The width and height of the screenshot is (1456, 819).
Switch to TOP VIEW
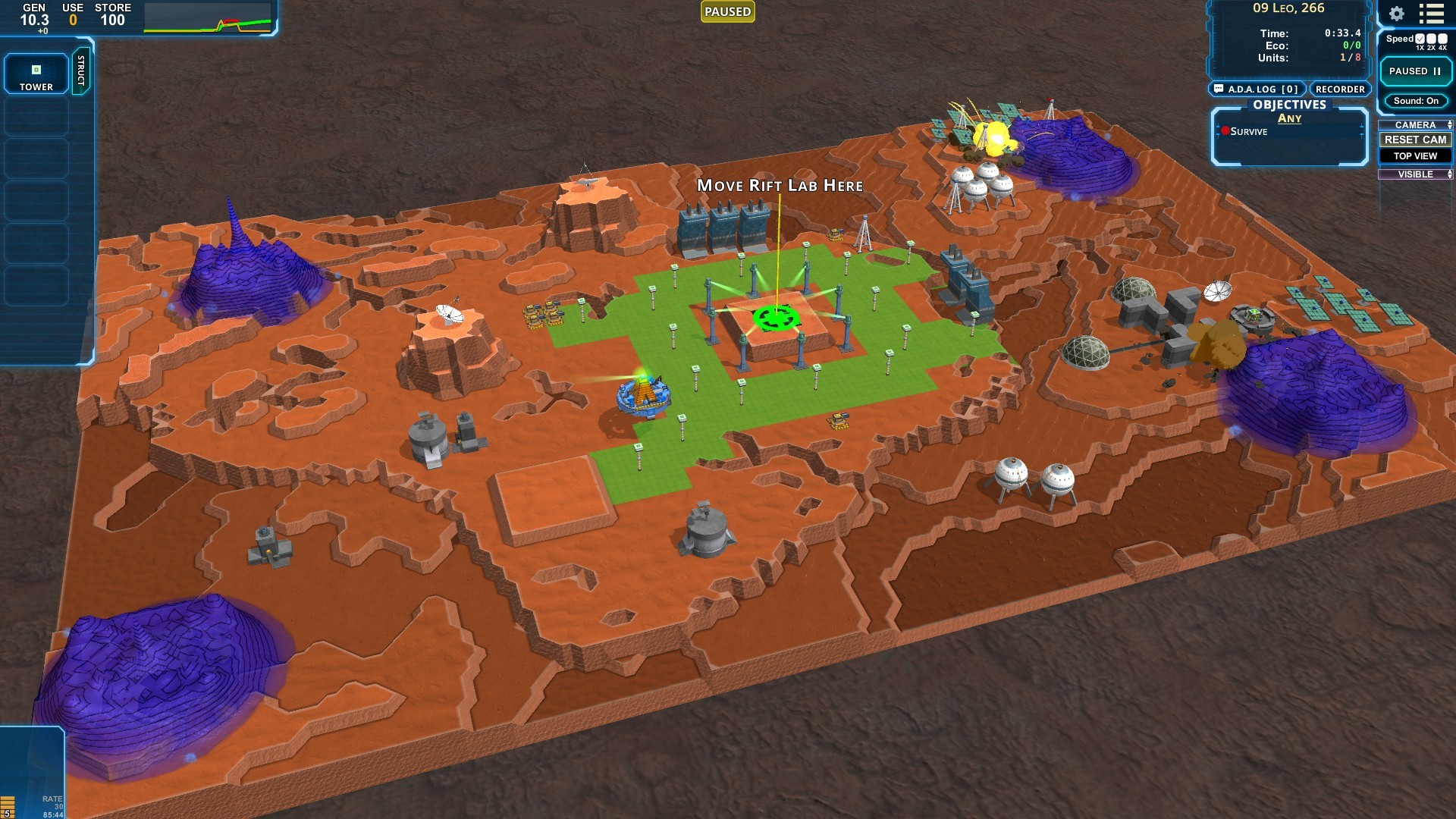tap(1415, 155)
